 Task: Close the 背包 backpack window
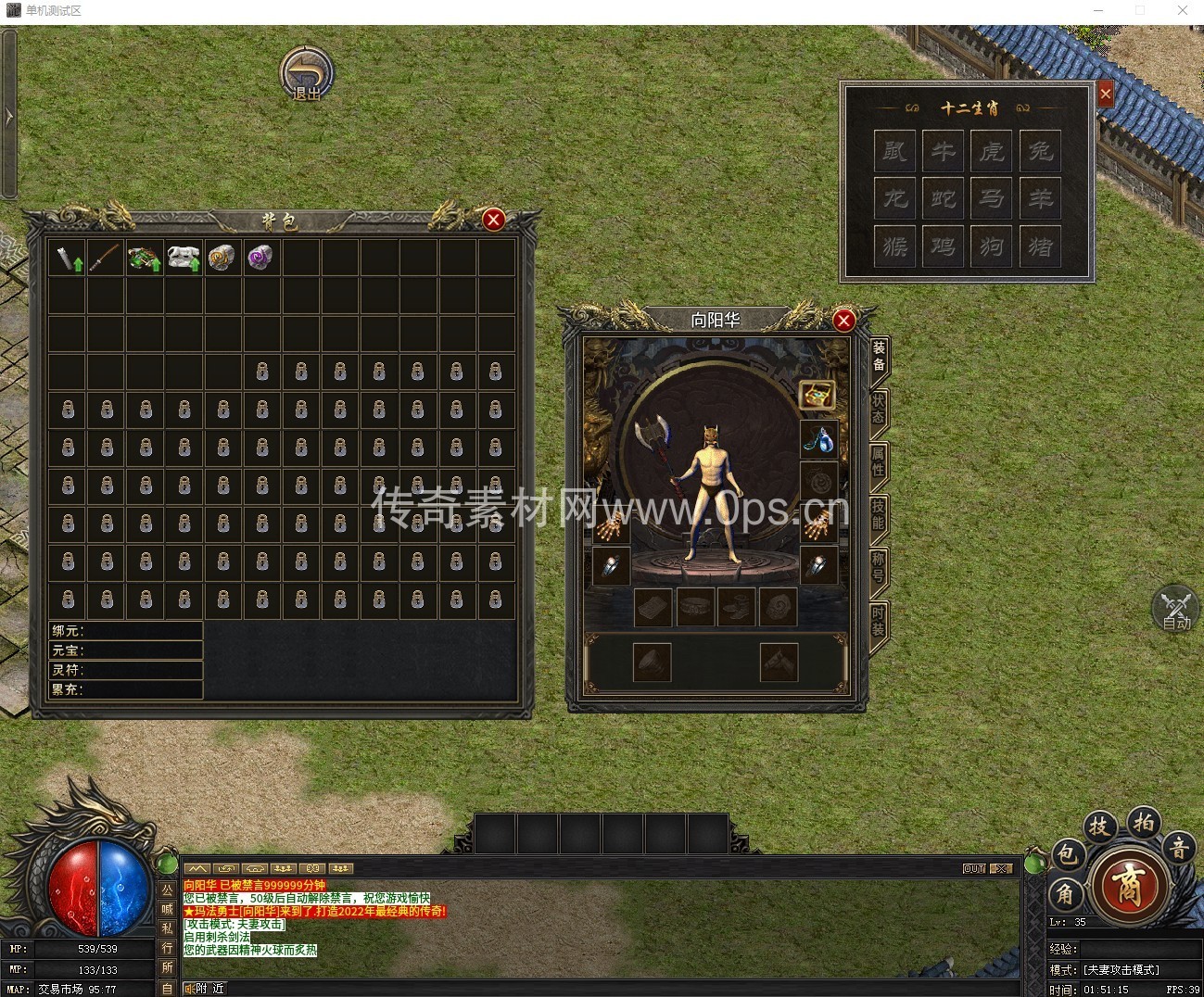[x=493, y=220]
